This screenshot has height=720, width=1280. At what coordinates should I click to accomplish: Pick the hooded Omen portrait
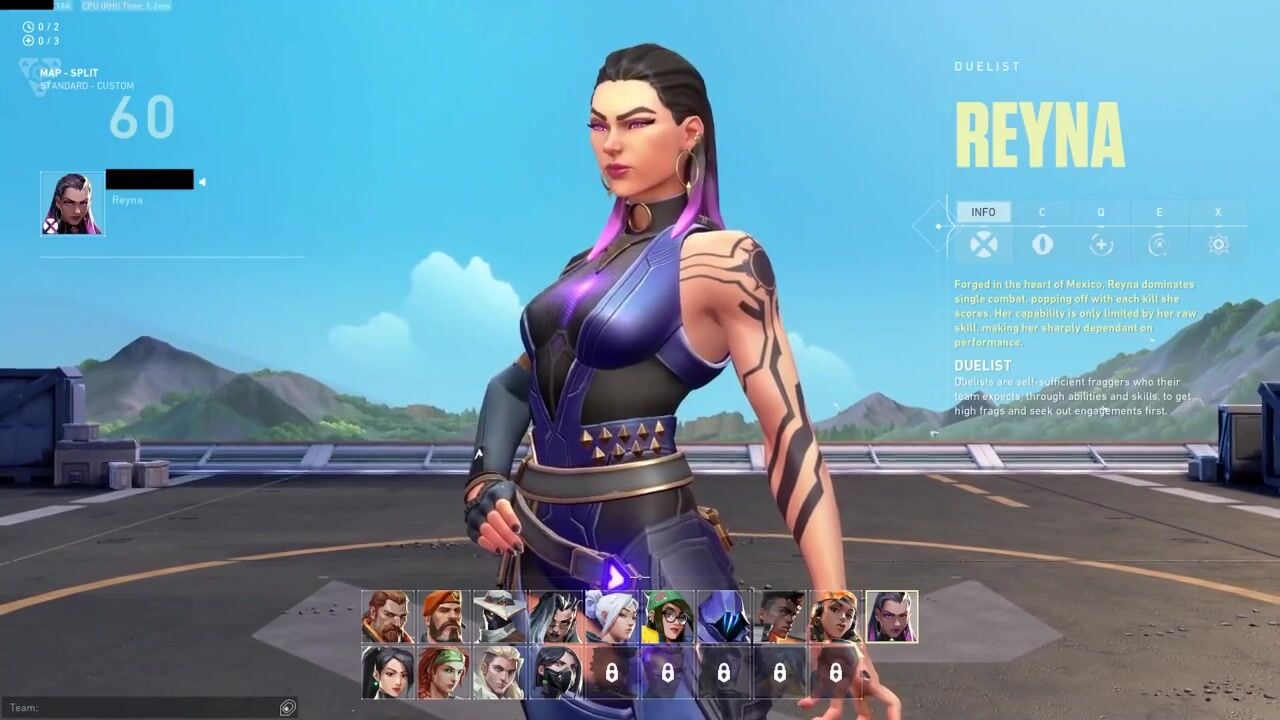pyautogui.click(x=723, y=617)
